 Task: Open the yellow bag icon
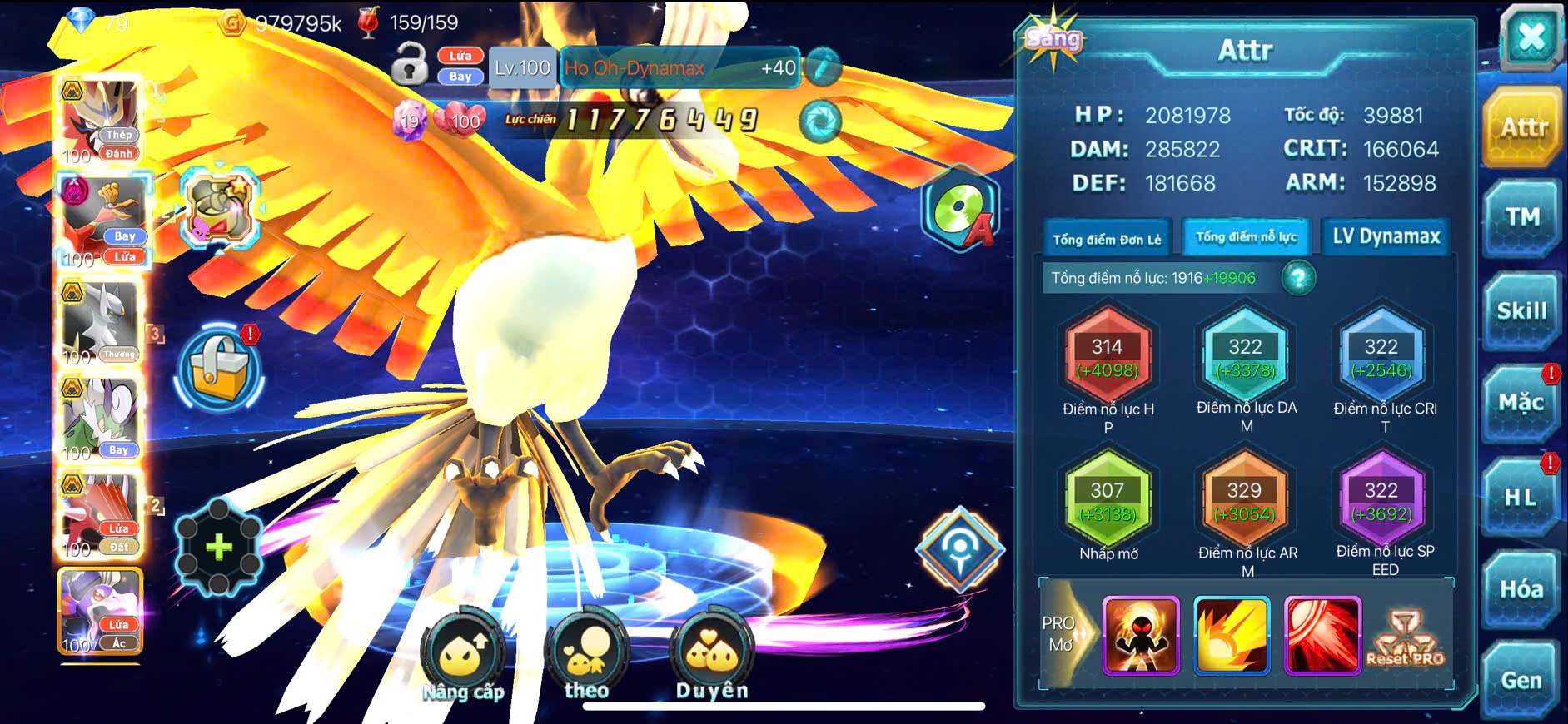(x=219, y=369)
